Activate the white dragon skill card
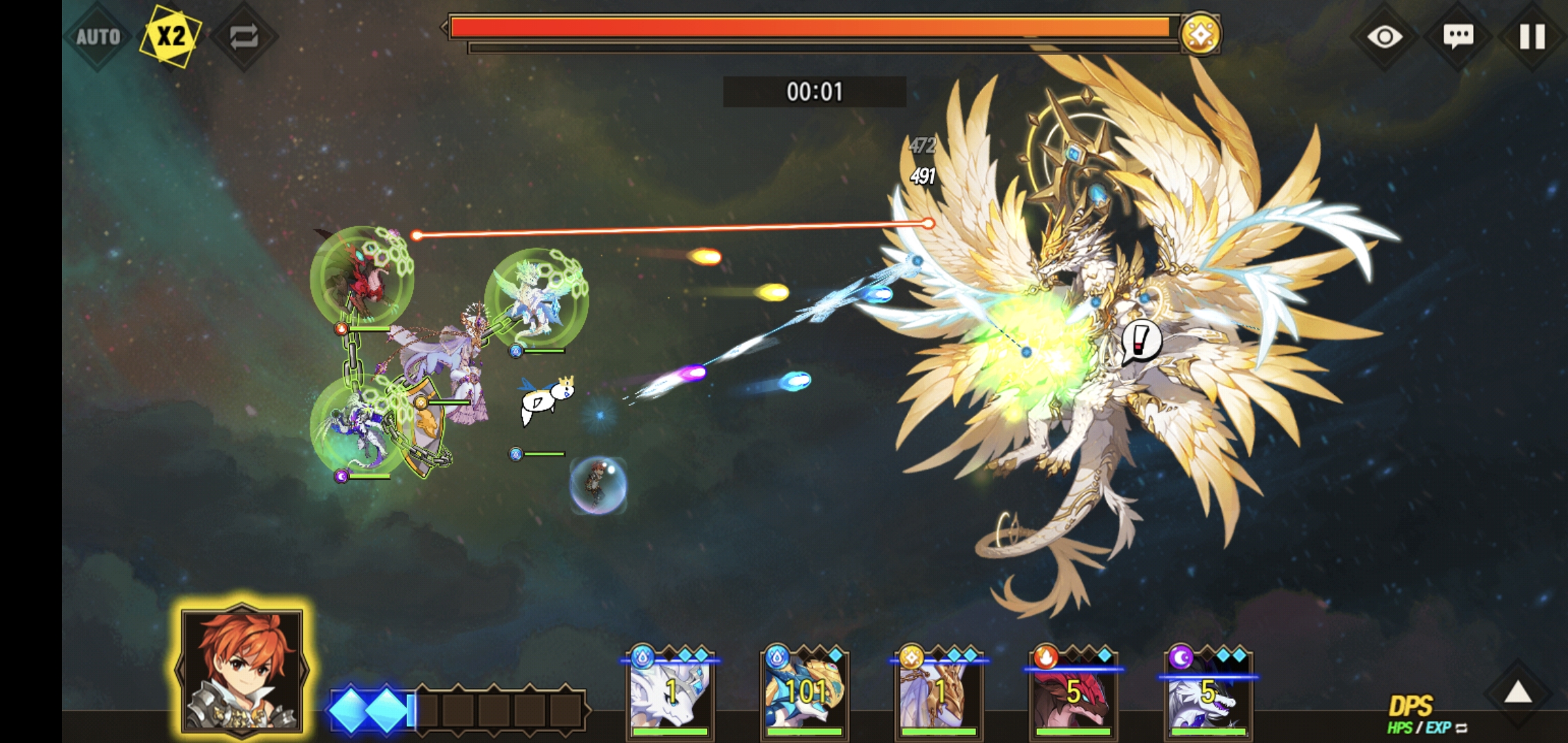This screenshot has width=1568, height=743. pyautogui.click(x=671, y=691)
